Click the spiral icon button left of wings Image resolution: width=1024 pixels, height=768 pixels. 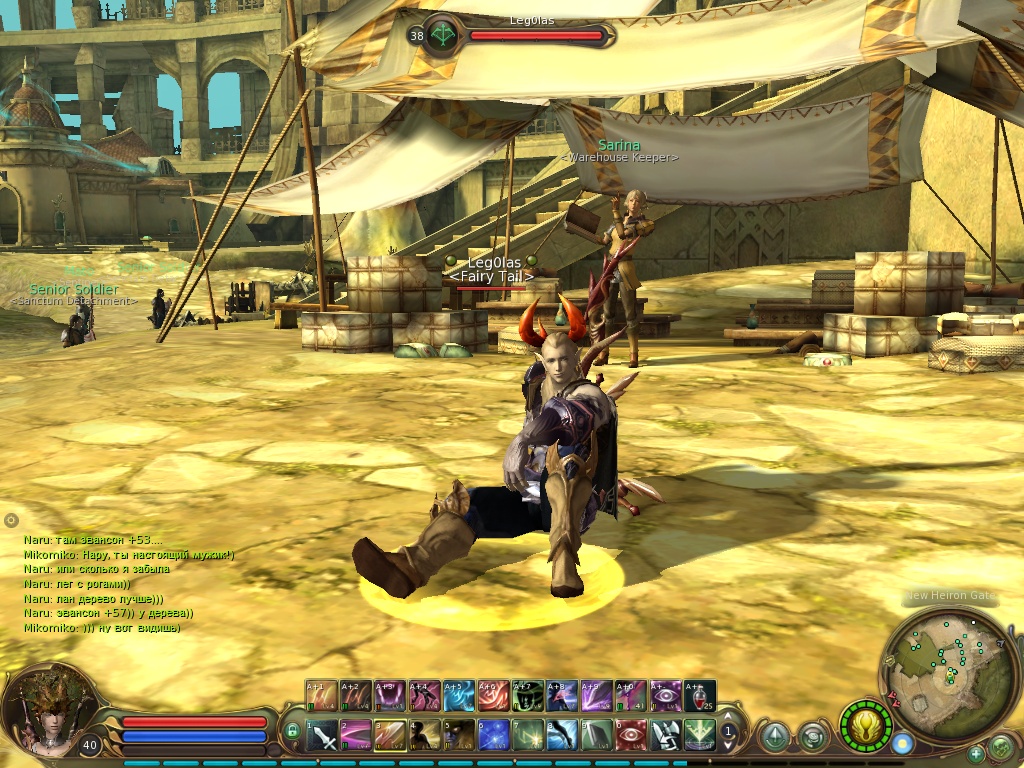pyautogui.click(x=812, y=737)
